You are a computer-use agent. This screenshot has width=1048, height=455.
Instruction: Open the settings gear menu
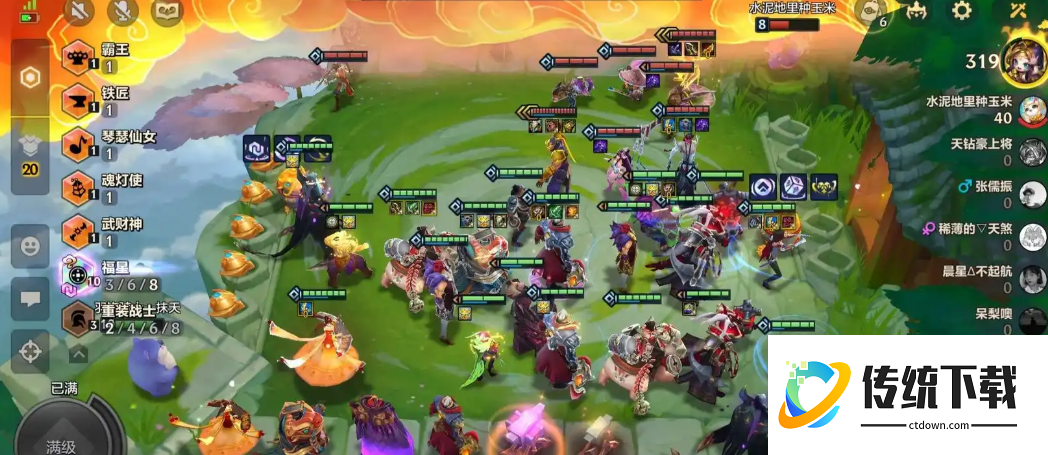coord(961,11)
